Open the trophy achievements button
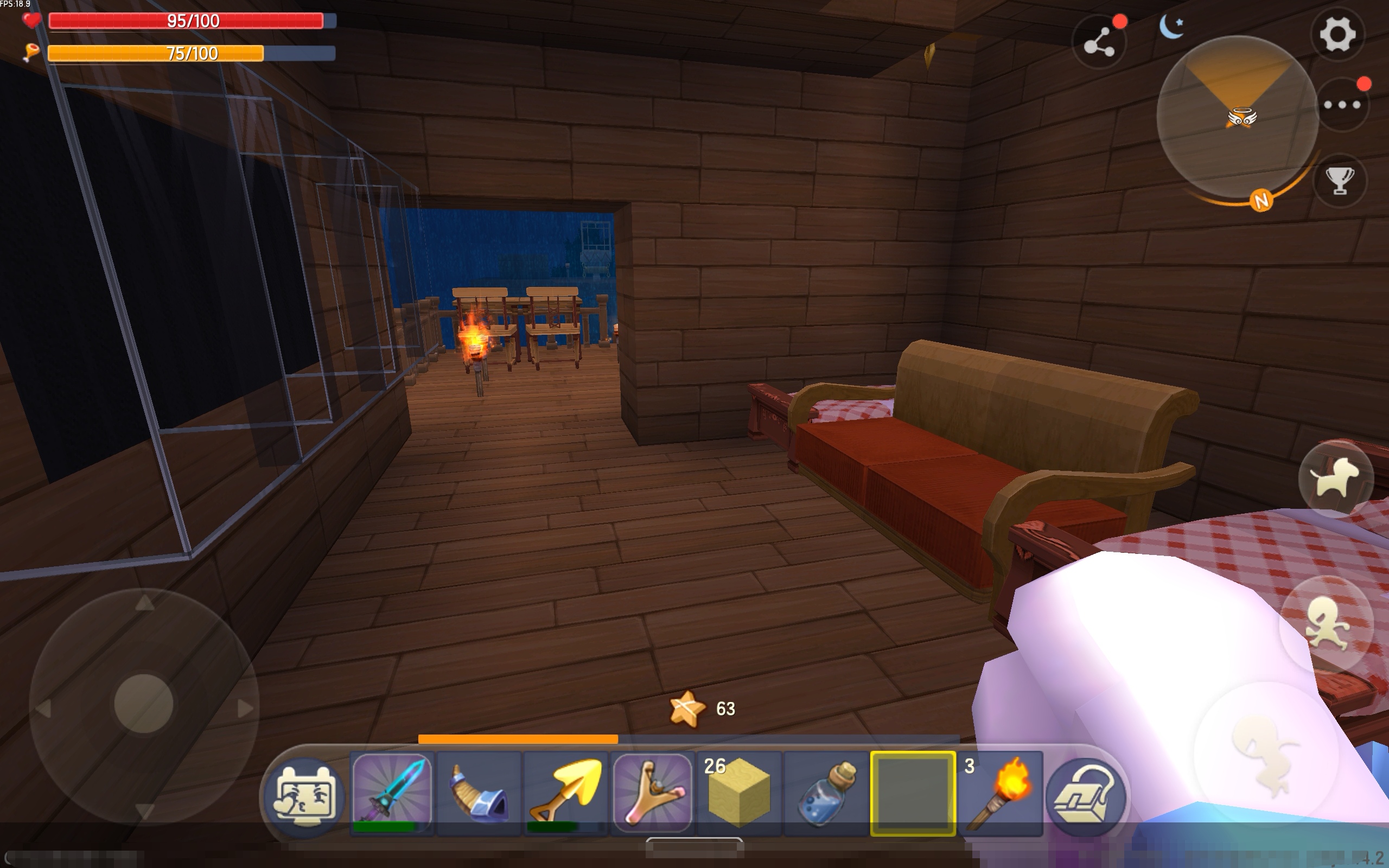Screen dimensions: 1389x868 pos(1340,180)
